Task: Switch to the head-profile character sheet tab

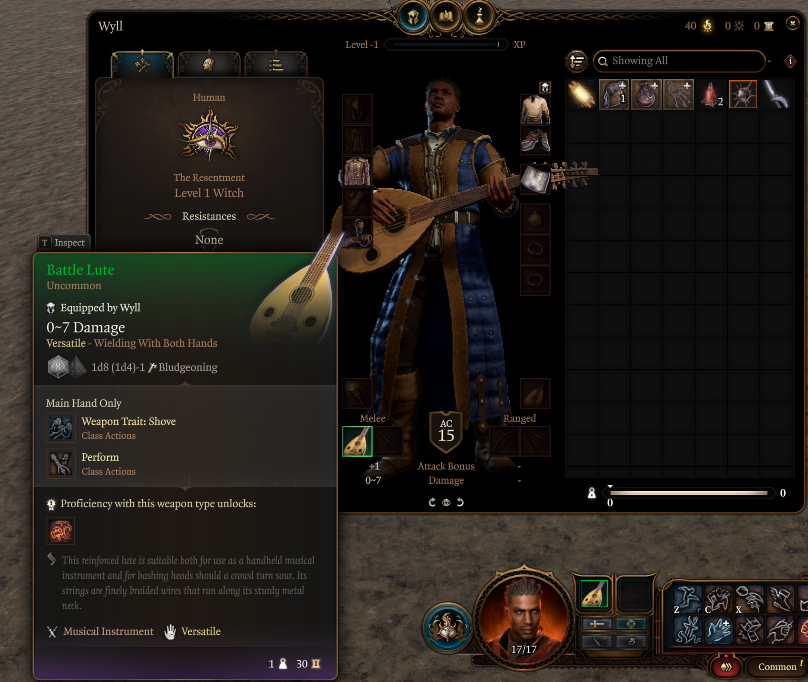Action: (x=209, y=65)
